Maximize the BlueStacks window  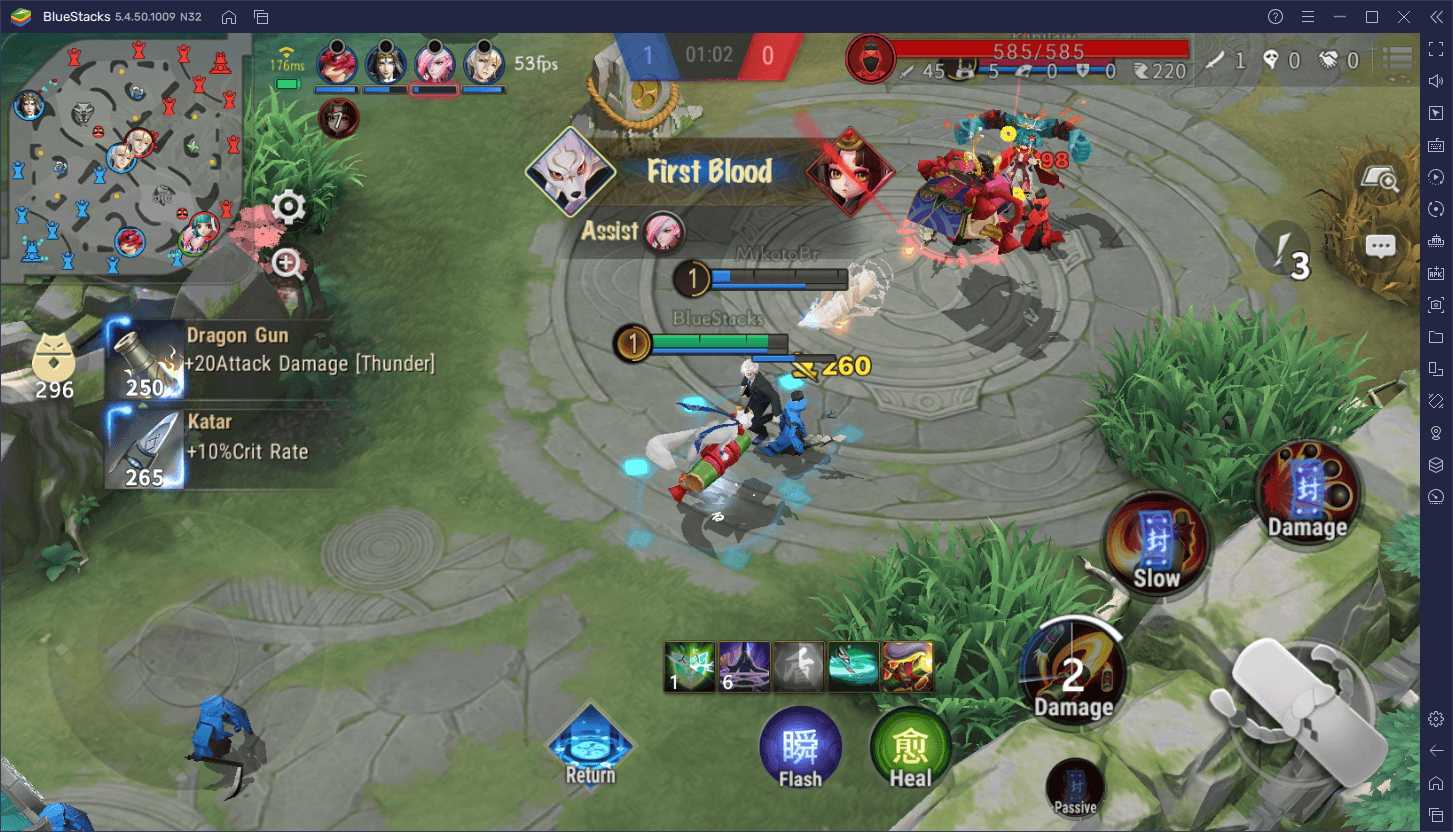point(1372,17)
